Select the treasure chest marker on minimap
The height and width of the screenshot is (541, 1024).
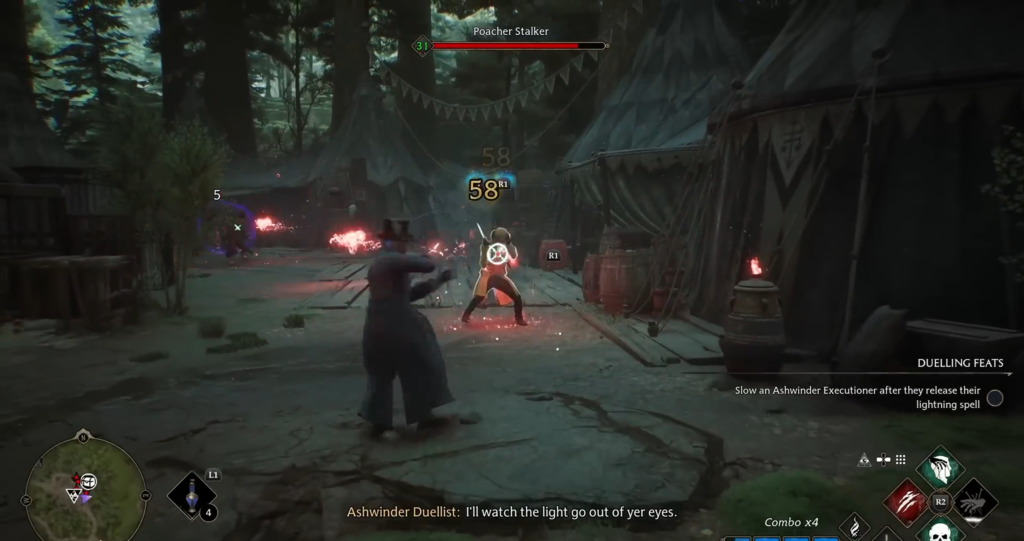88,482
